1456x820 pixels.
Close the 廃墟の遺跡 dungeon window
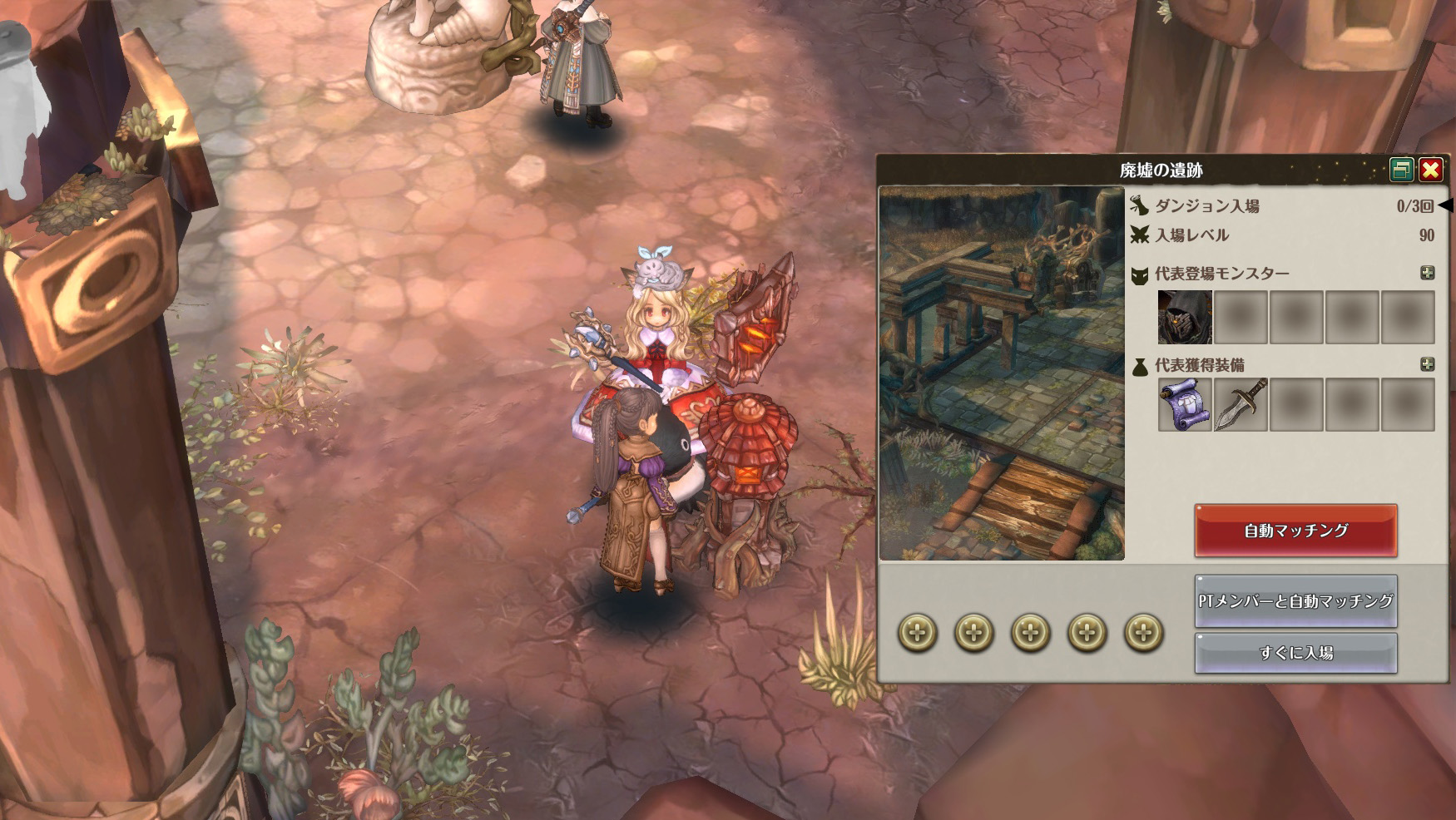pyautogui.click(x=1430, y=170)
